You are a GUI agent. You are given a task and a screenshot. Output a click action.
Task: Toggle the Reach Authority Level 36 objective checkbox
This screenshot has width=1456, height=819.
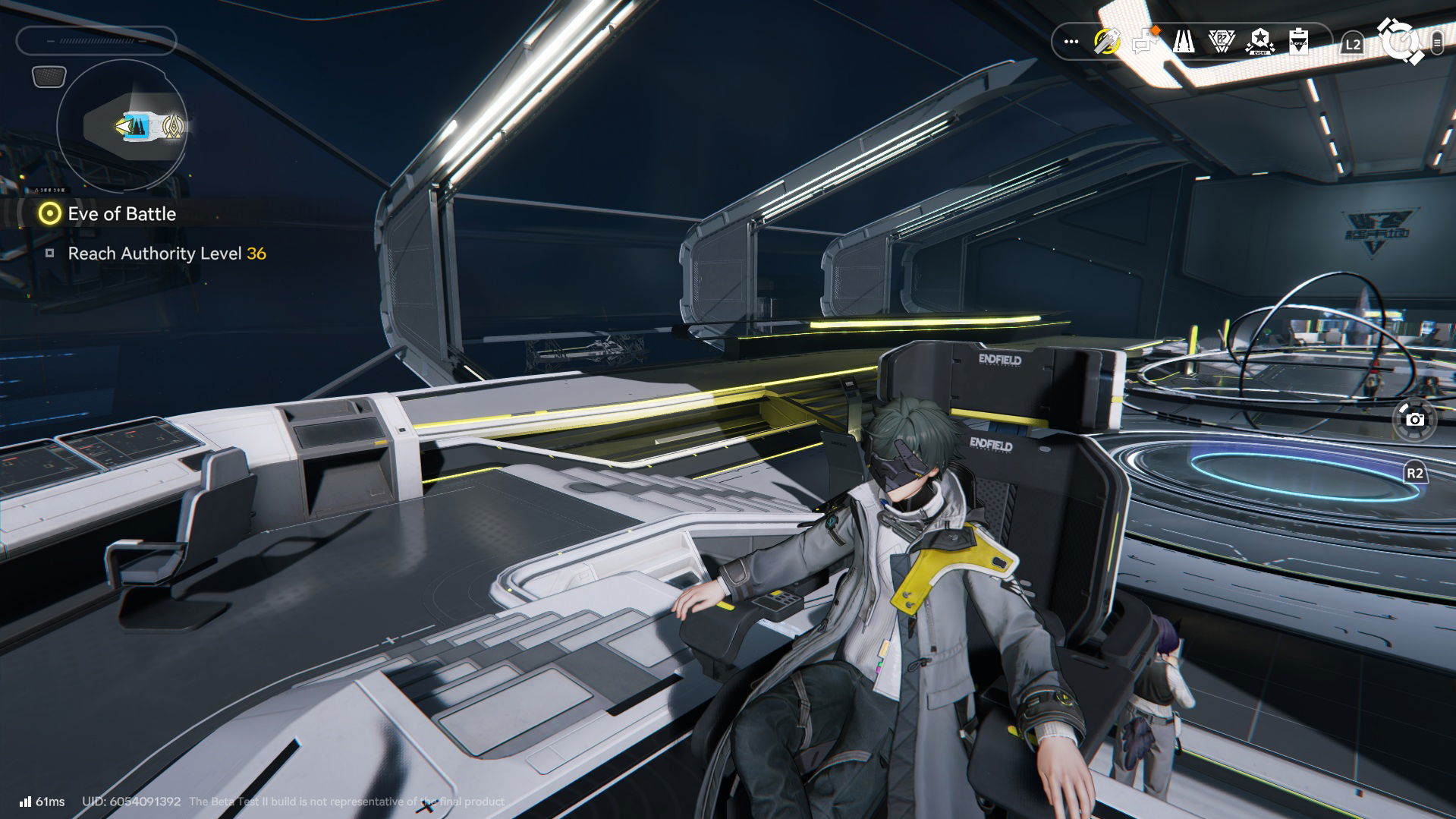click(x=52, y=254)
